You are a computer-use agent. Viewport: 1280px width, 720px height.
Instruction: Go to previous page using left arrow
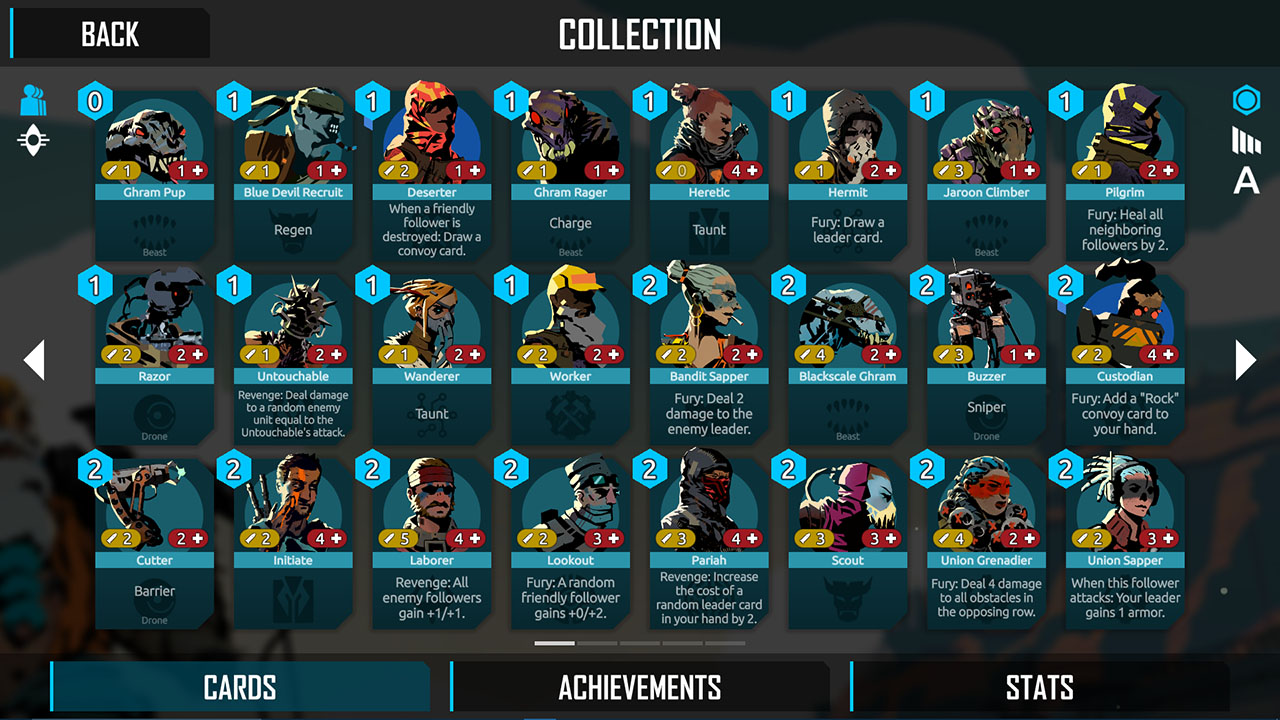pyautogui.click(x=33, y=360)
